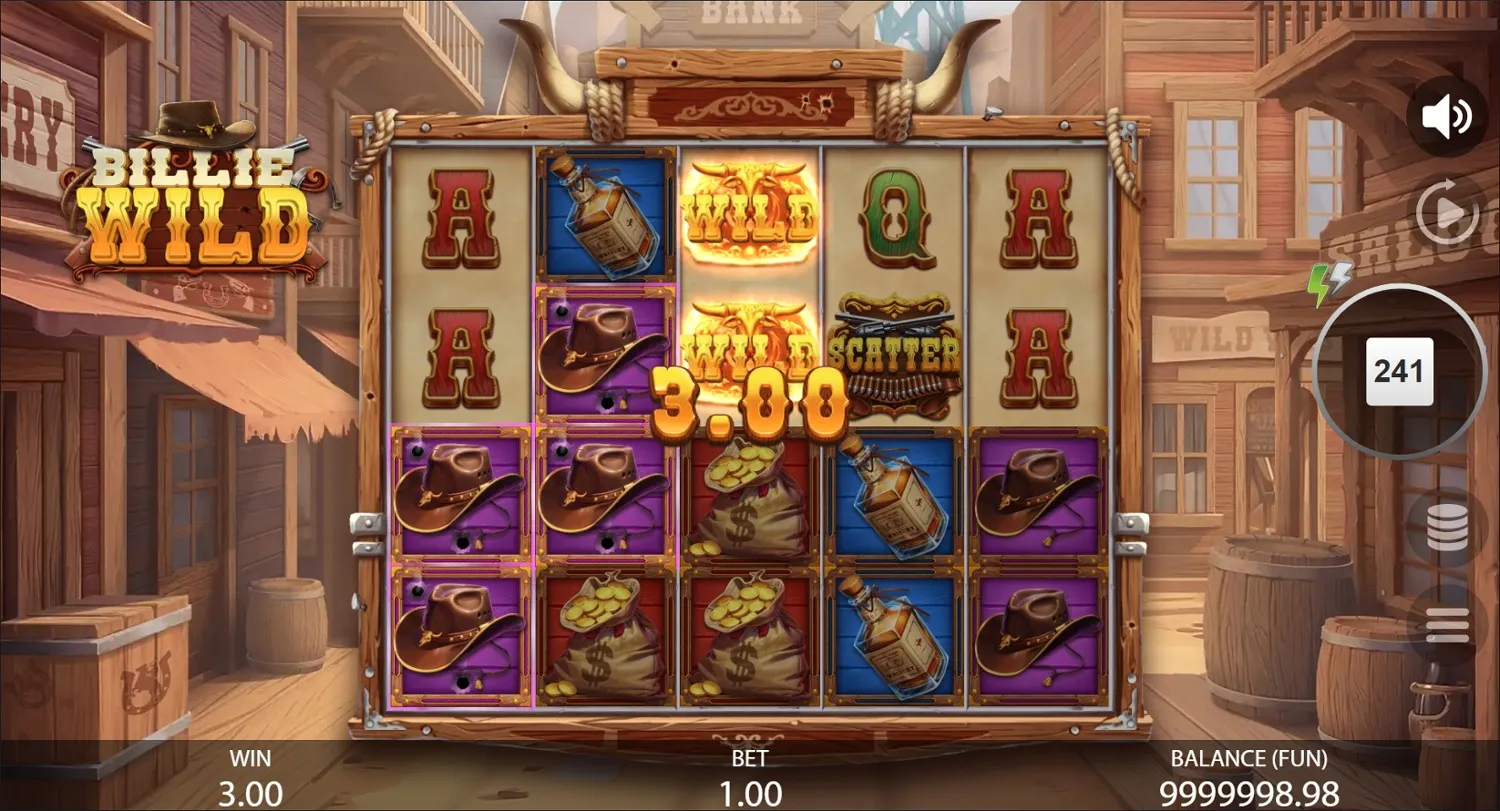Click the 241 autoplay spin counter
1500x811 pixels.
pos(1401,371)
